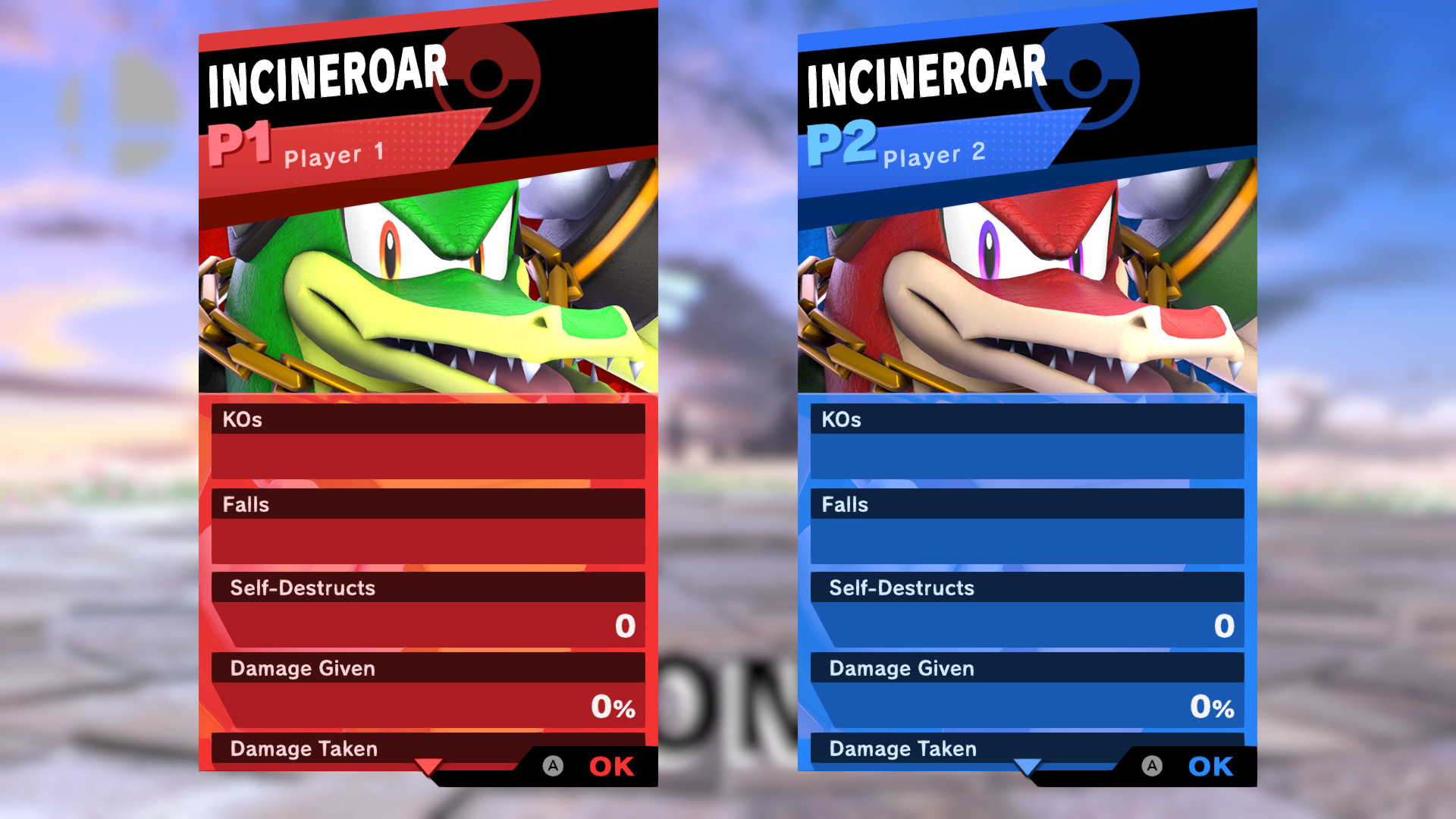Confirm with OK on Player 2's card

click(x=1210, y=767)
